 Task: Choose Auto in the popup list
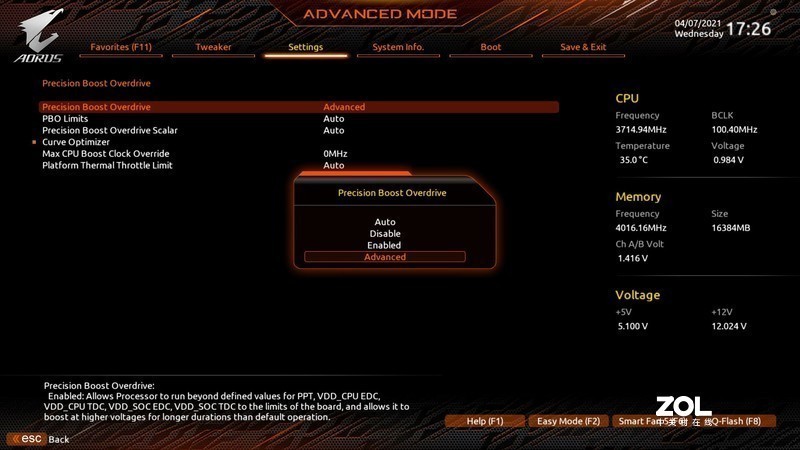coord(385,222)
